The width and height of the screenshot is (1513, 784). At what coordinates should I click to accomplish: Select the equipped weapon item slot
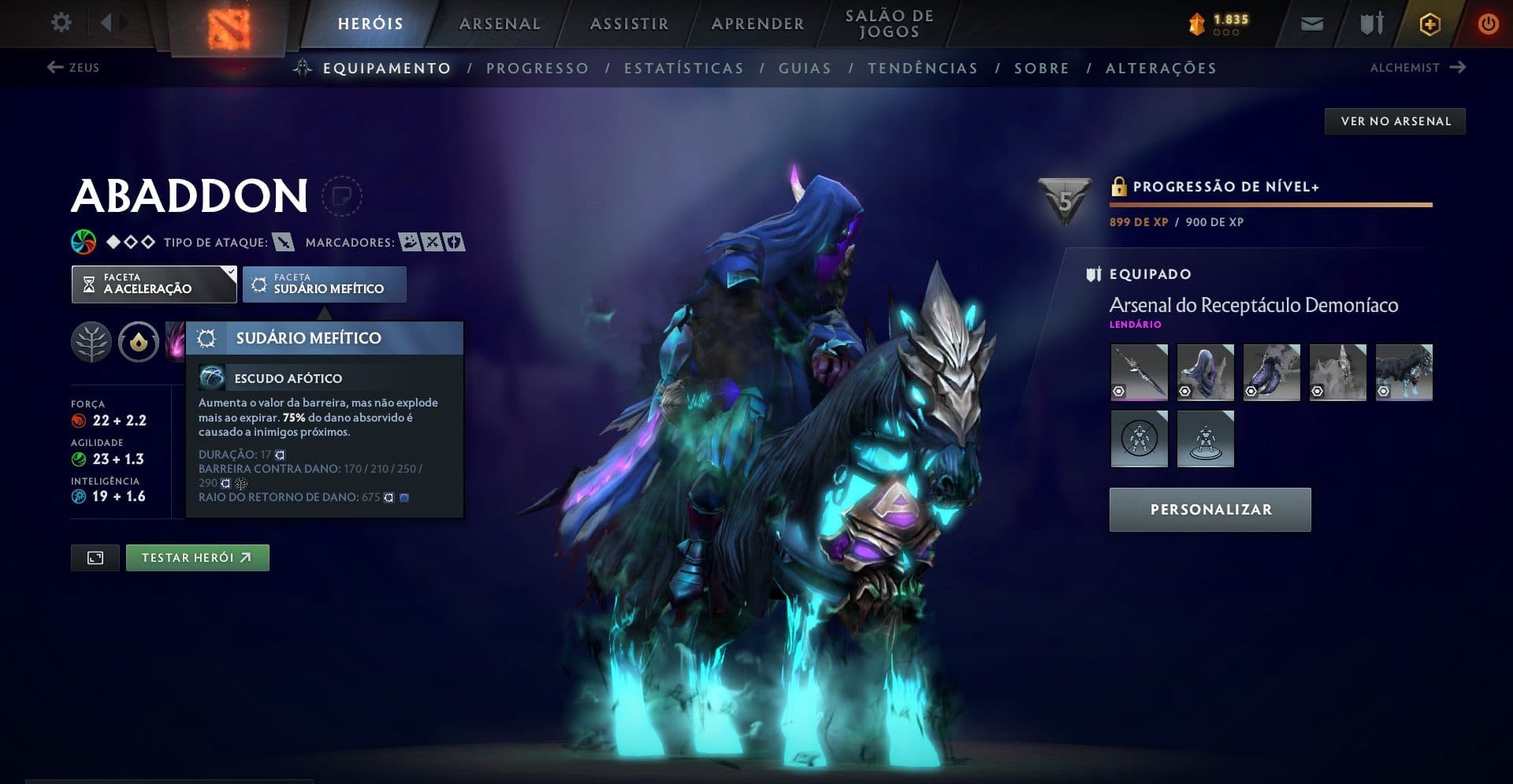[x=1139, y=373]
